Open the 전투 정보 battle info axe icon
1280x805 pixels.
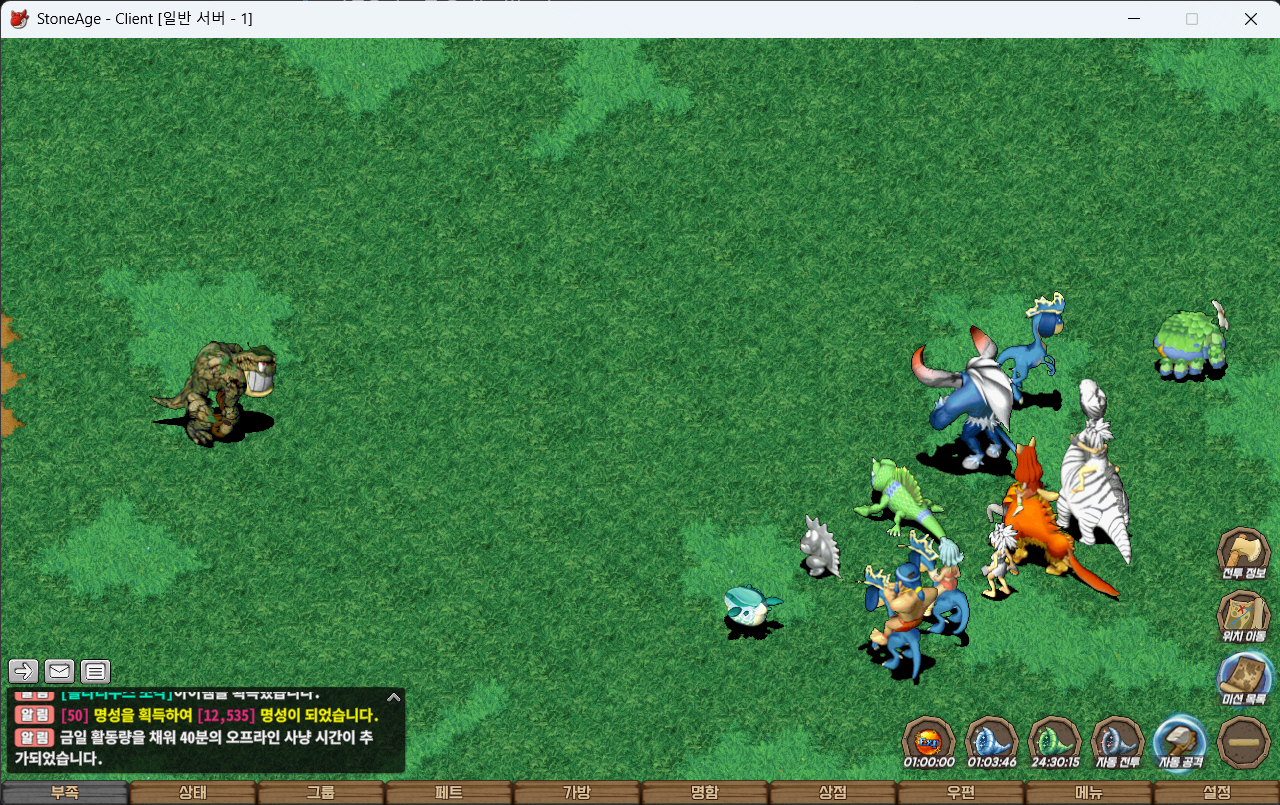[1243, 552]
